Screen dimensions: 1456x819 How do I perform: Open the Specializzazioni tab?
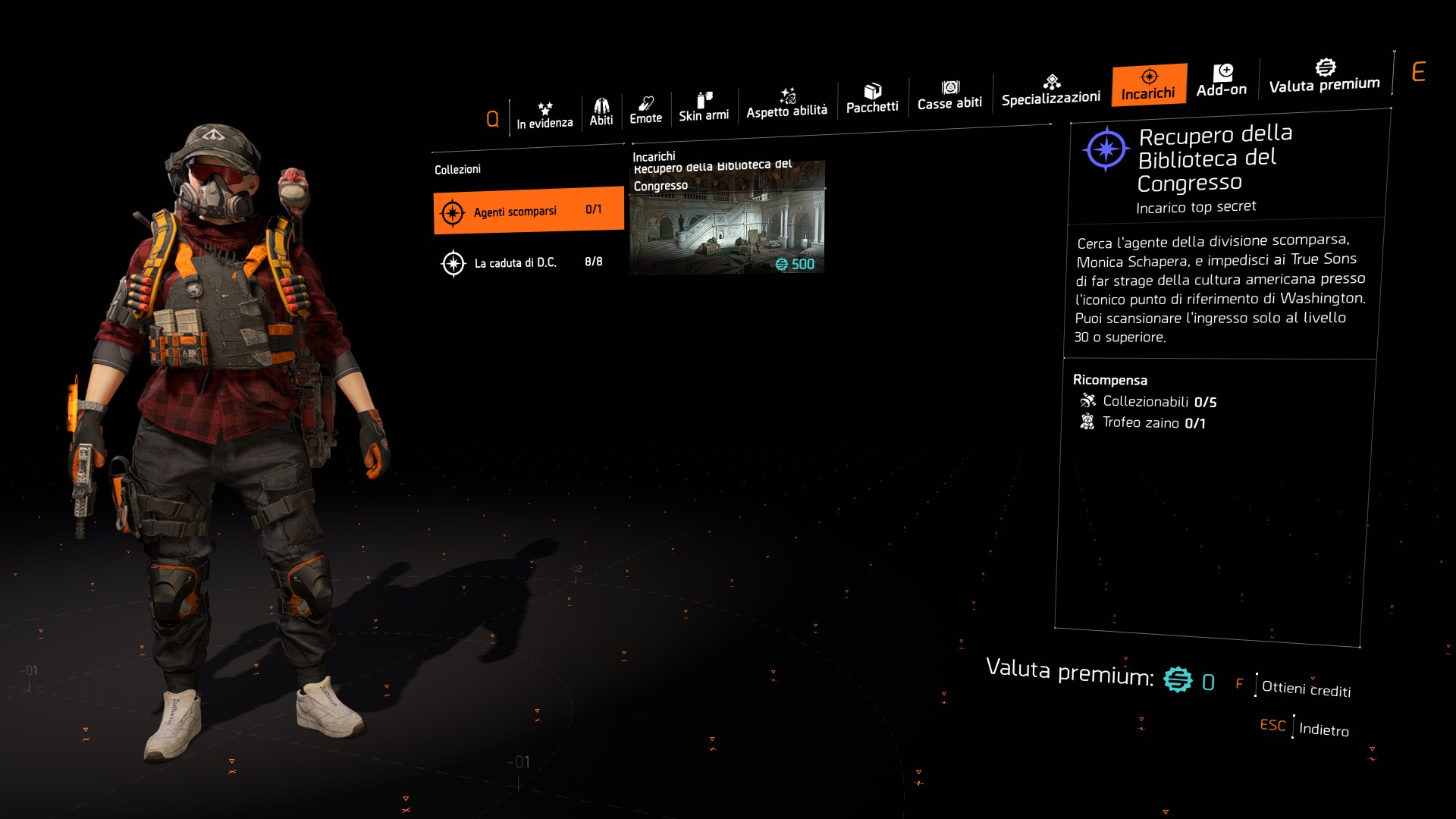coord(1051,90)
